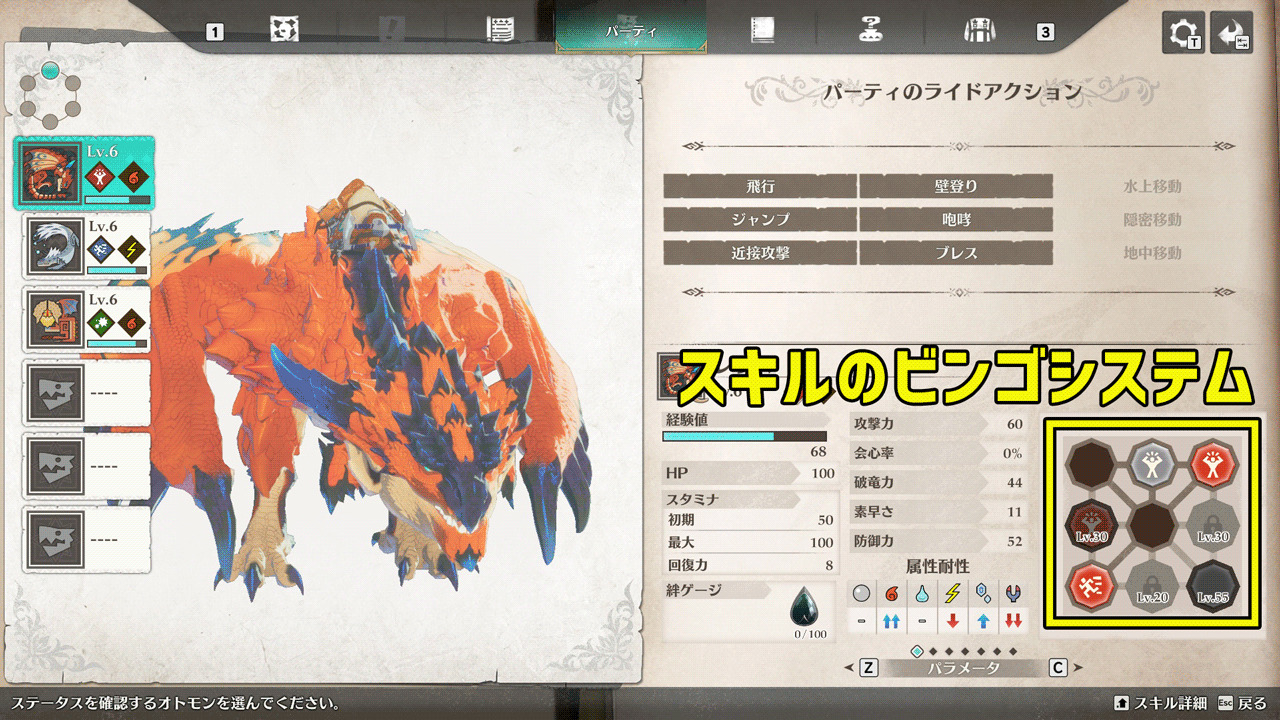Choose the ジャンプ ride action

pyautogui.click(x=760, y=220)
